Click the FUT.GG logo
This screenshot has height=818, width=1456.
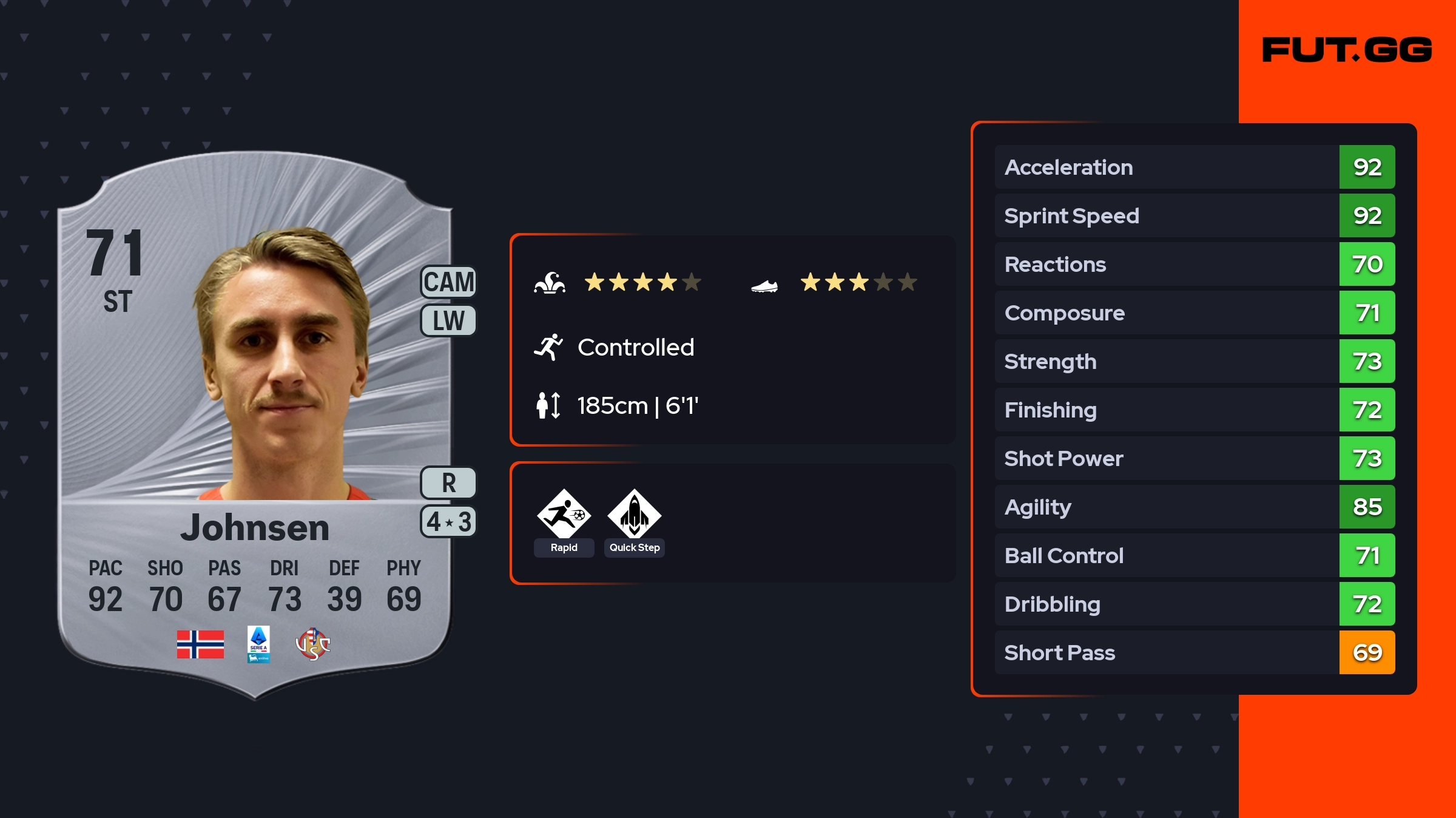1347,50
